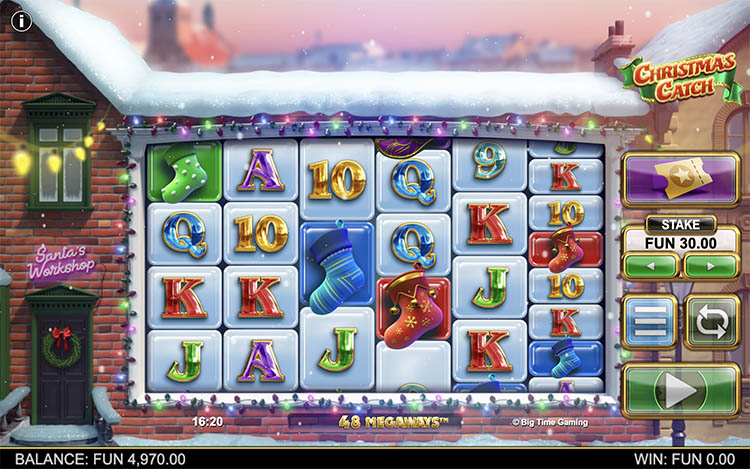Viewport: 750px width, 469px height.
Task: Activate the autoplay button
Action: tap(711, 322)
